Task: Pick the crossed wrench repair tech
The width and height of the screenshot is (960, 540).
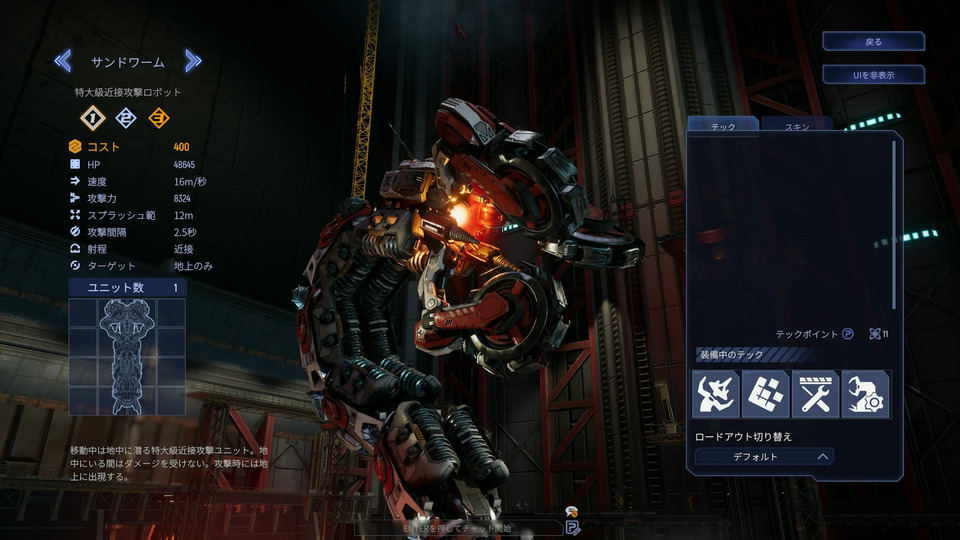Action: (x=815, y=394)
